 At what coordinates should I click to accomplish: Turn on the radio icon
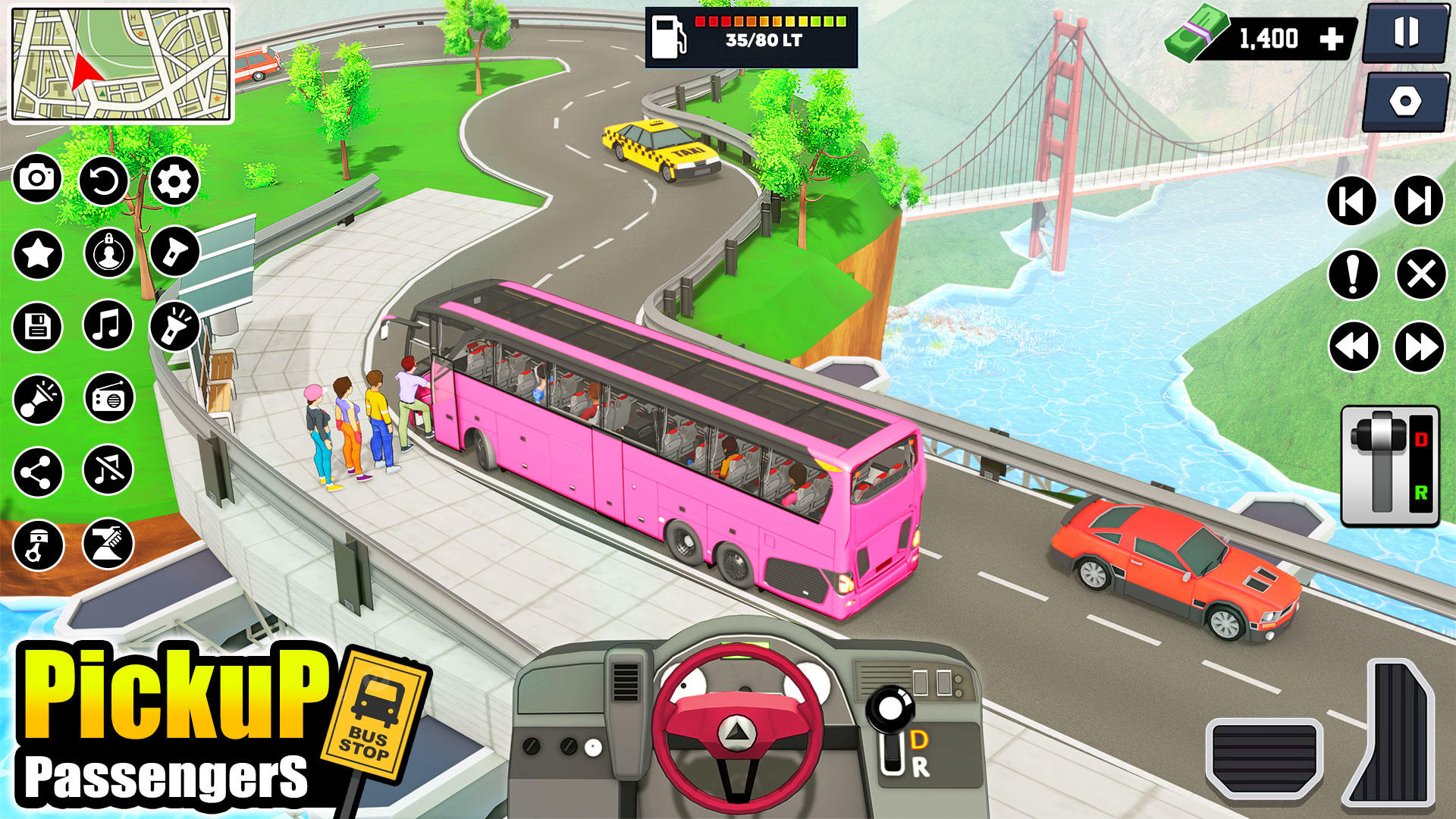108,397
